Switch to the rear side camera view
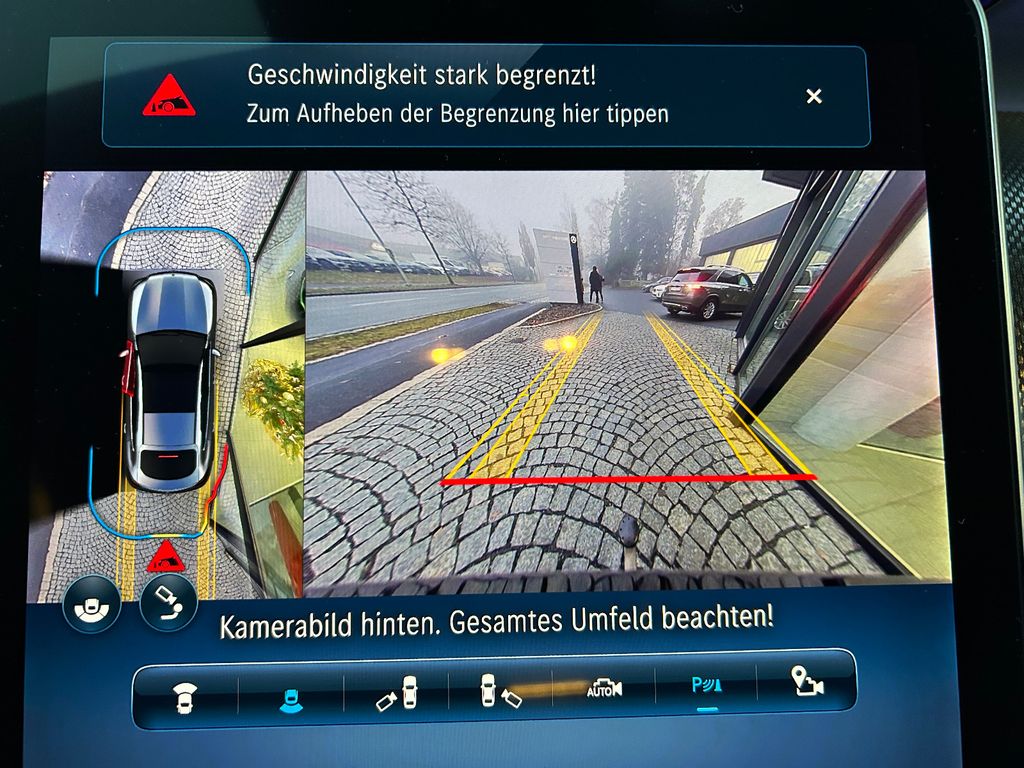1024x768 pixels. [500, 691]
